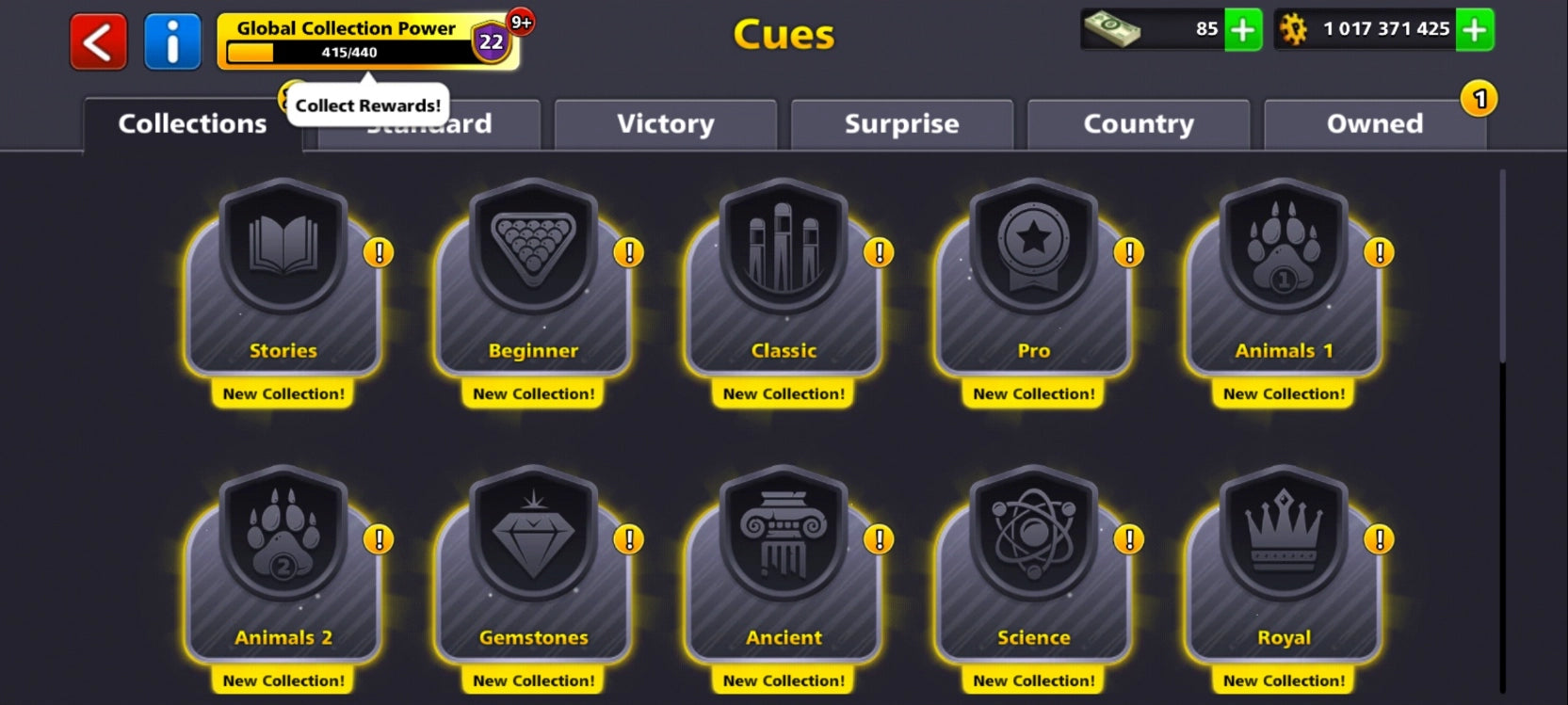Image resolution: width=1568 pixels, height=705 pixels.
Task: Tap the info button
Action: click(x=172, y=39)
